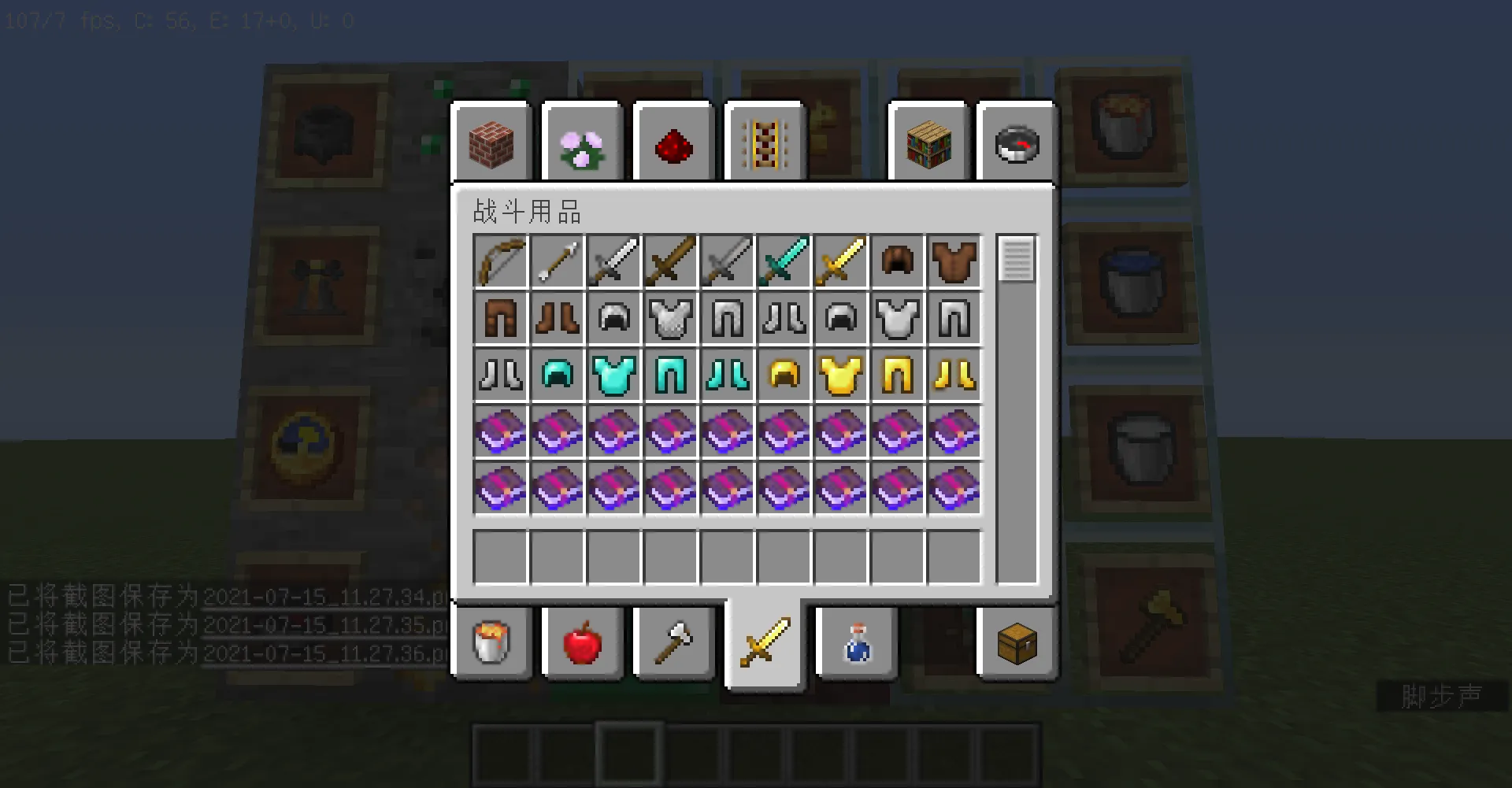This screenshot has height=788, width=1512.
Task: Select the diamond sword
Action: point(784,261)
